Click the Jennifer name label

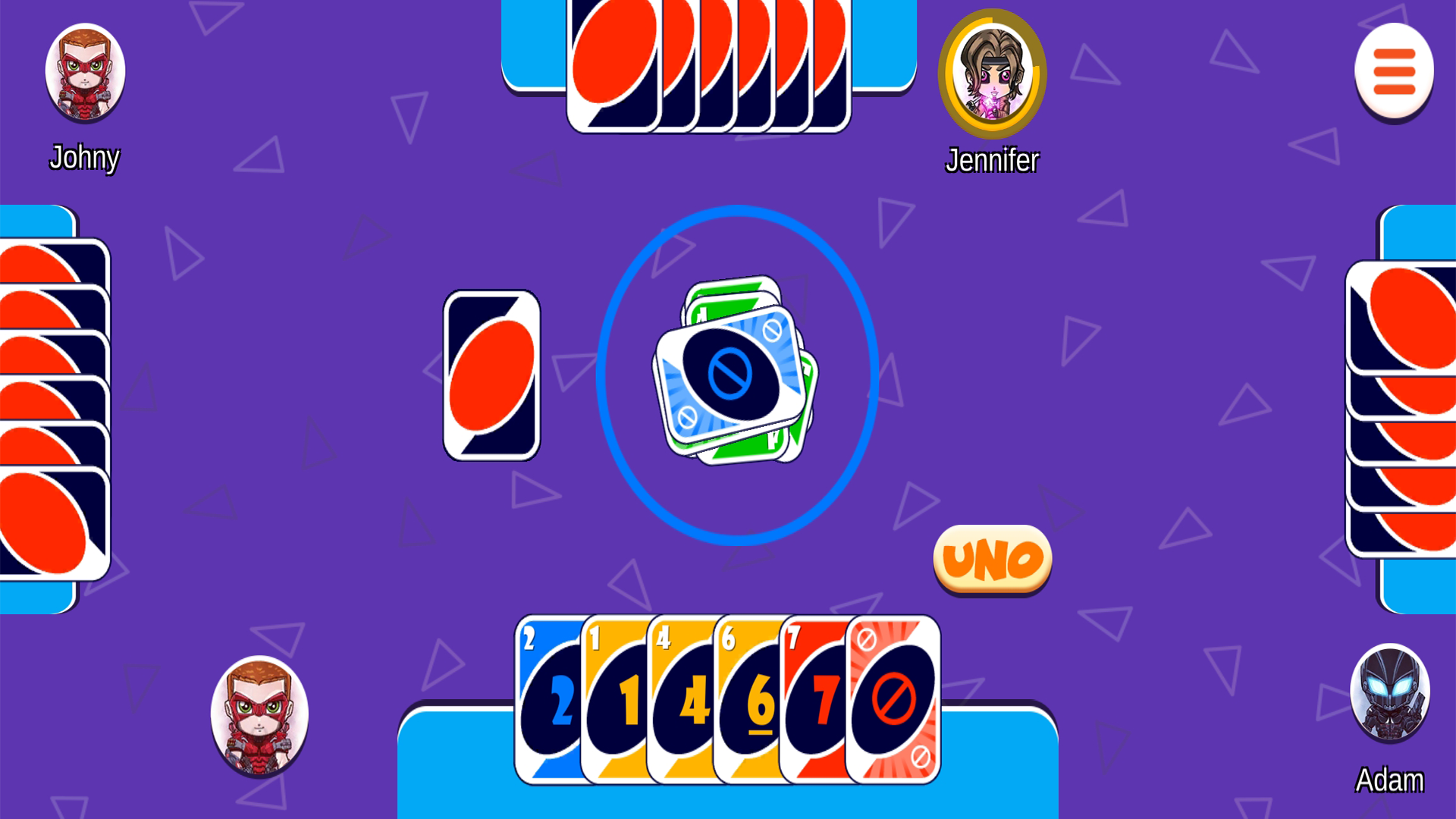[992, 160]
